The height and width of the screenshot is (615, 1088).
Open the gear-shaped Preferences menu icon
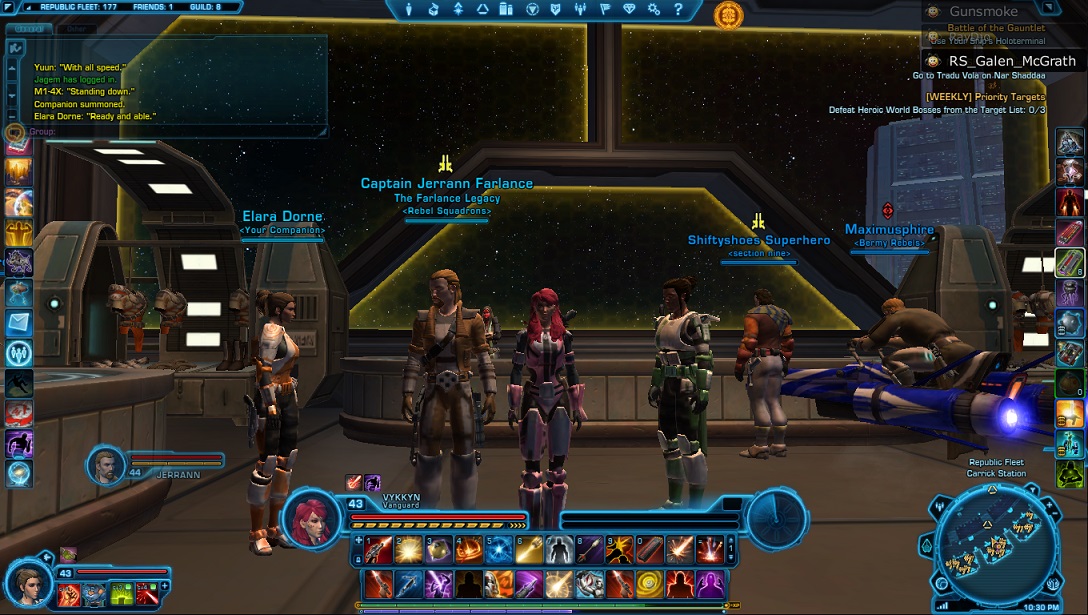654,9
